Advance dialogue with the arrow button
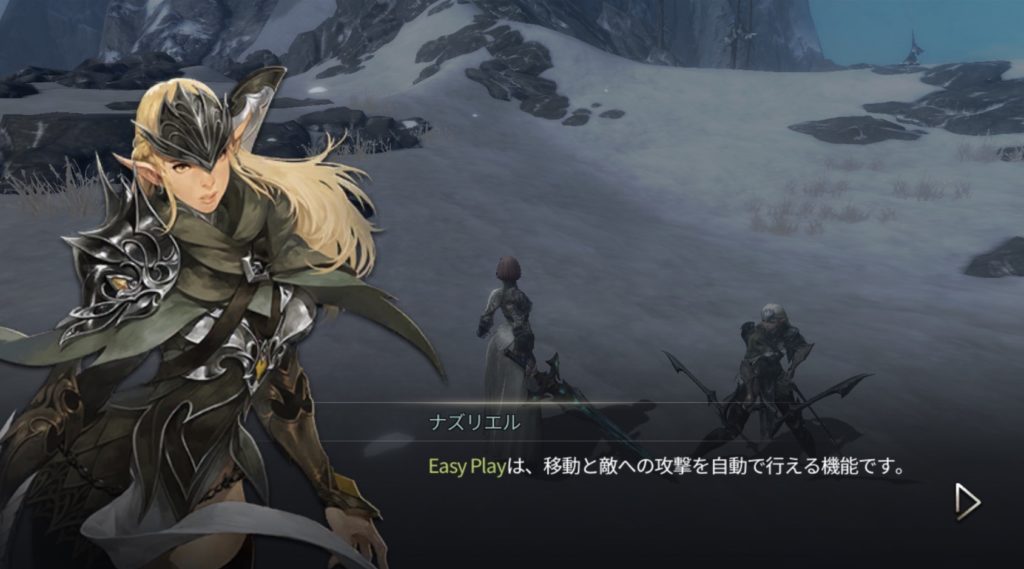1024x569 pixels. point(966,501)
